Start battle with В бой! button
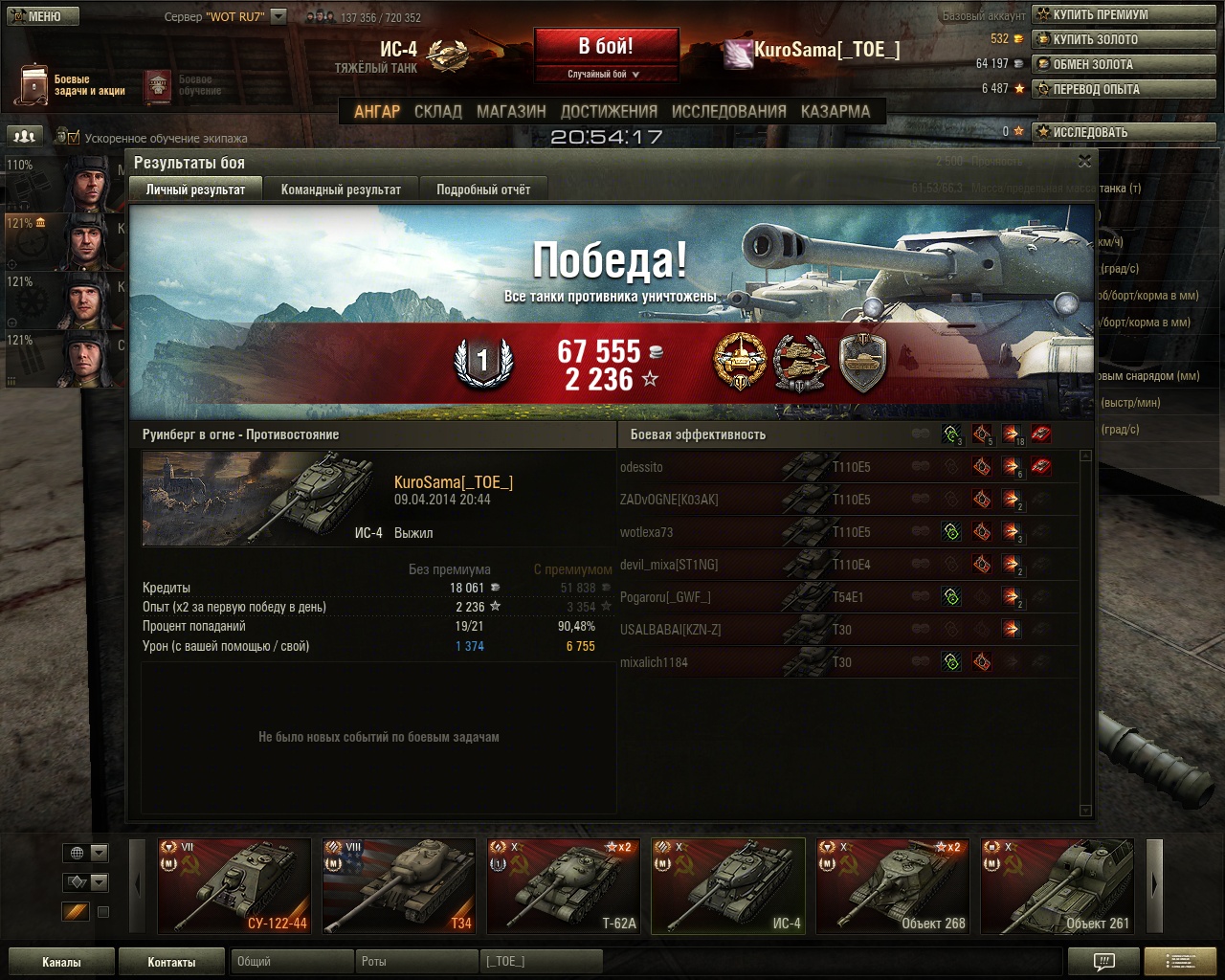The image size is (1225, 980). [x=605, y=47]
